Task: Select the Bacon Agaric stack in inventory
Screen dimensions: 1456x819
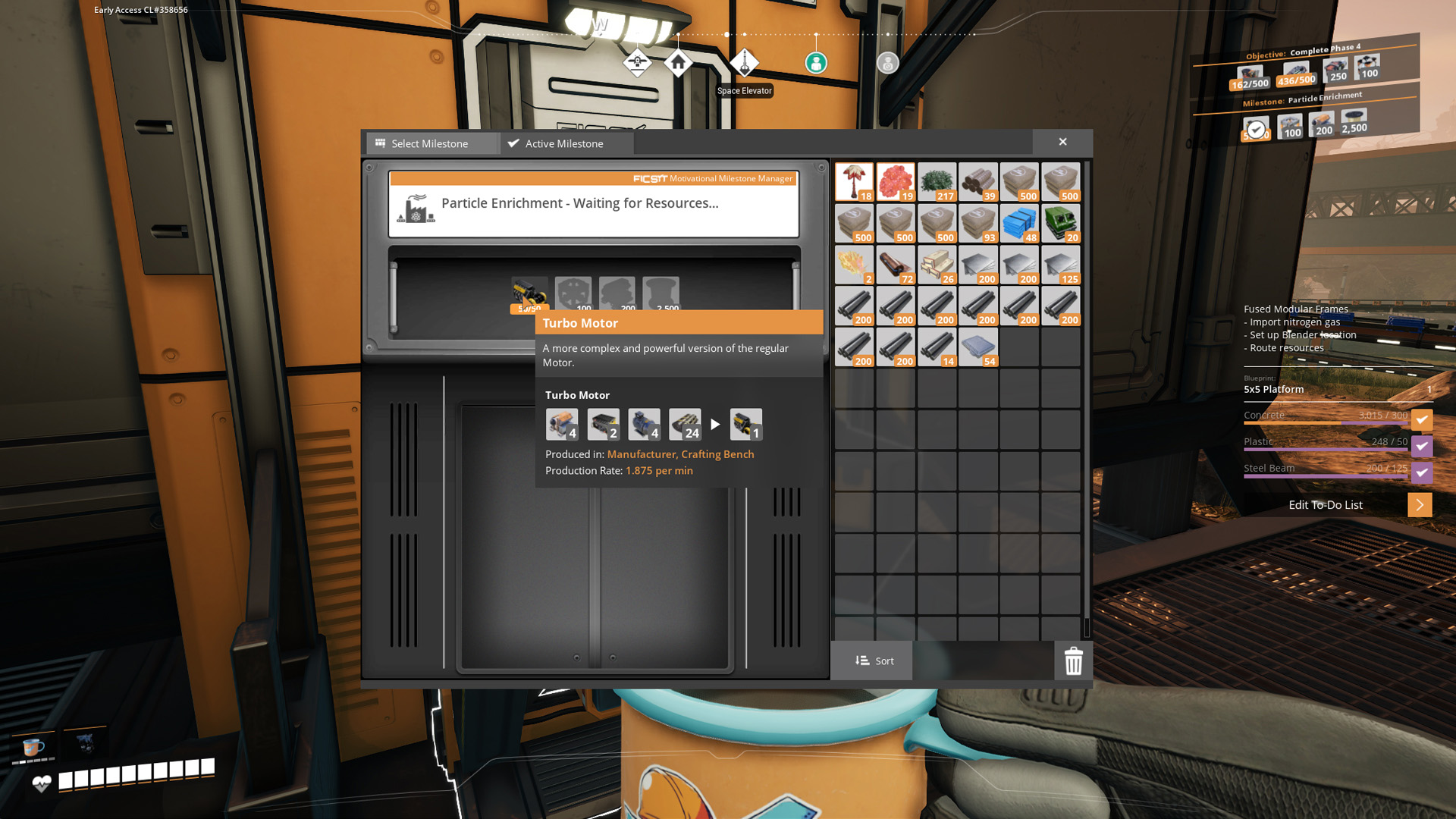Action: (855, 182)
